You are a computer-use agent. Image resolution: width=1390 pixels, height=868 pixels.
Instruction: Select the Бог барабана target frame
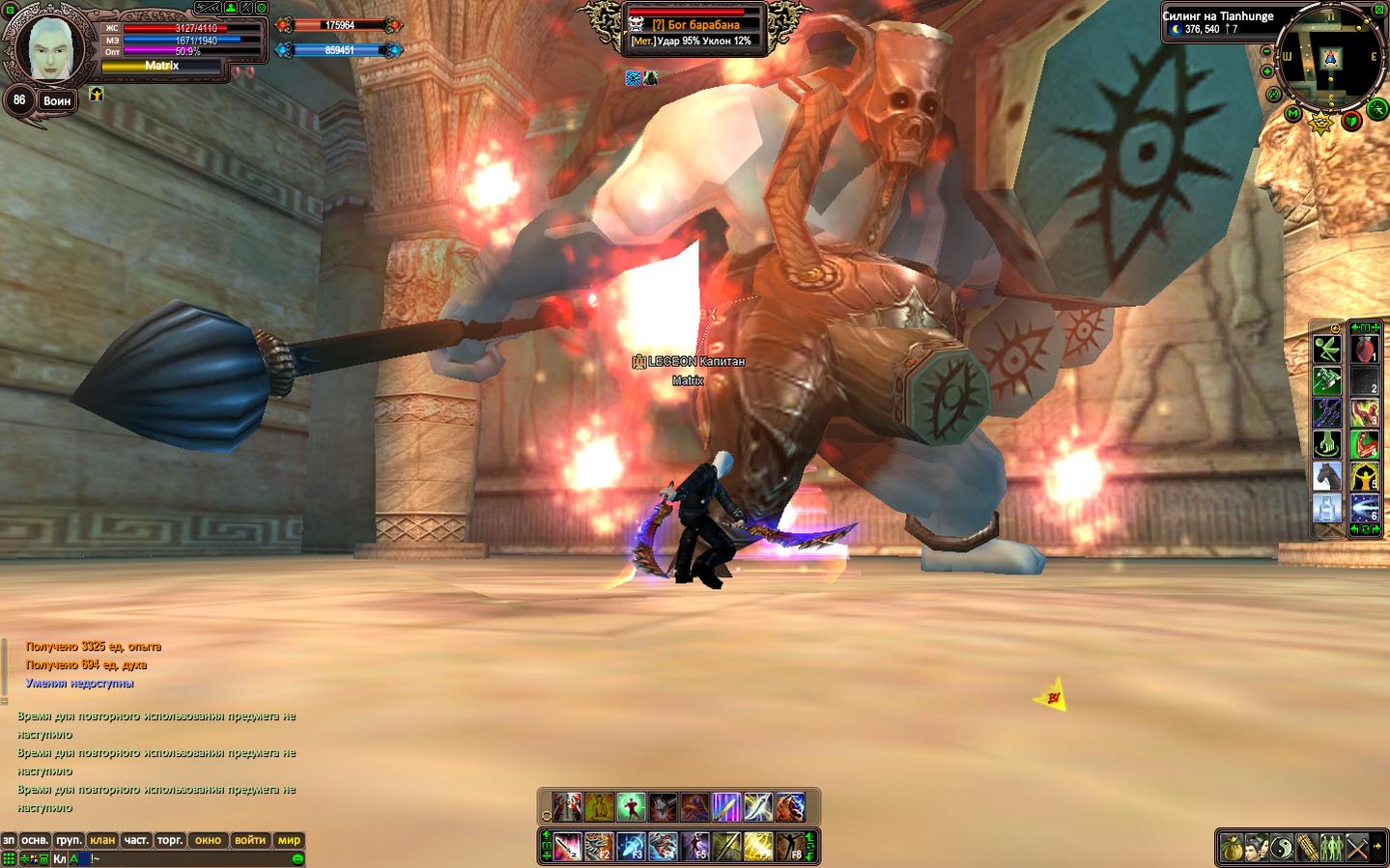695,25
